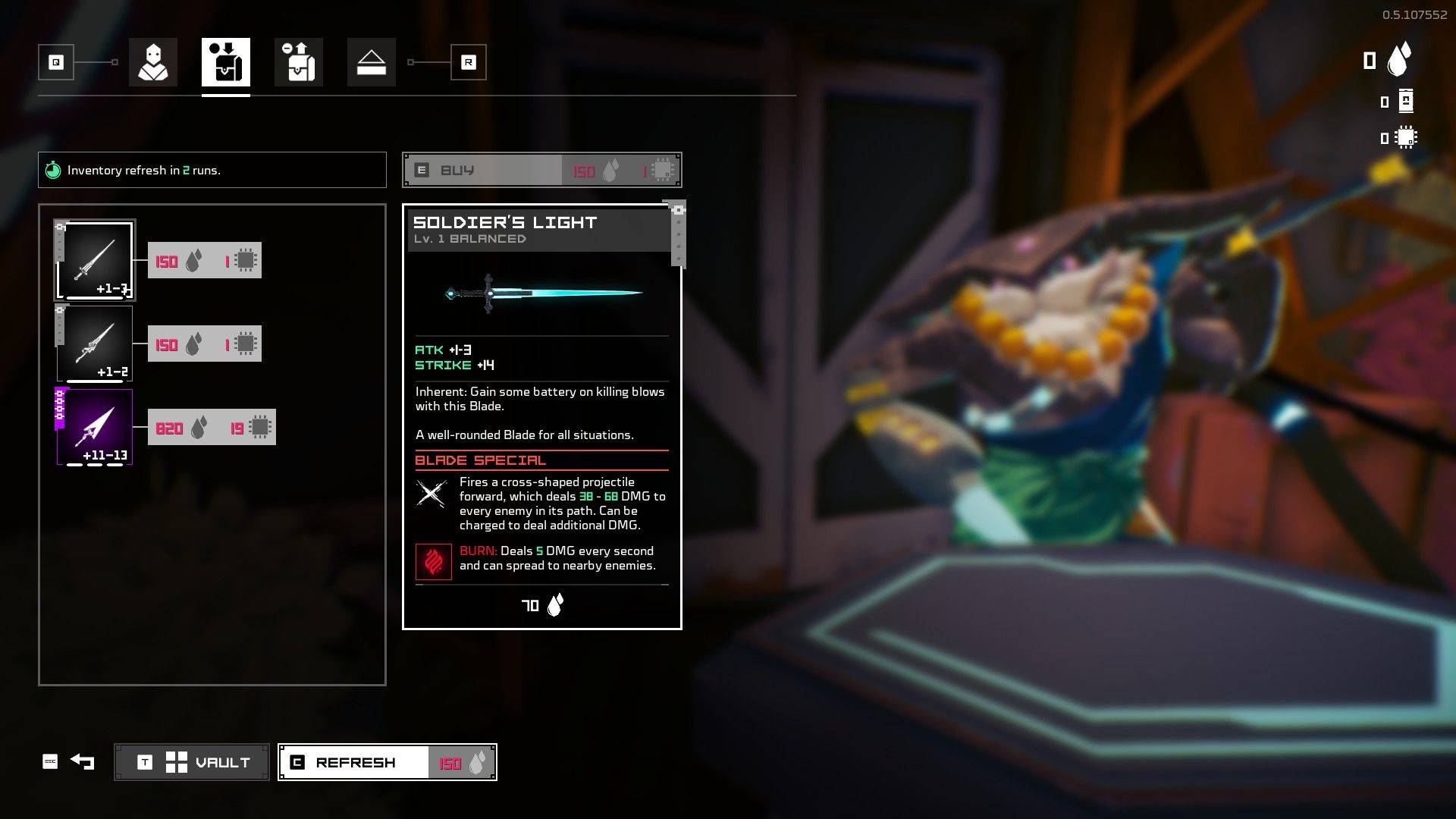Image resolution: width=1456 pixels, height=819 pixels.
Task: Select the first sword slot labeled +1-3
Action: click(x=96, y=261)
